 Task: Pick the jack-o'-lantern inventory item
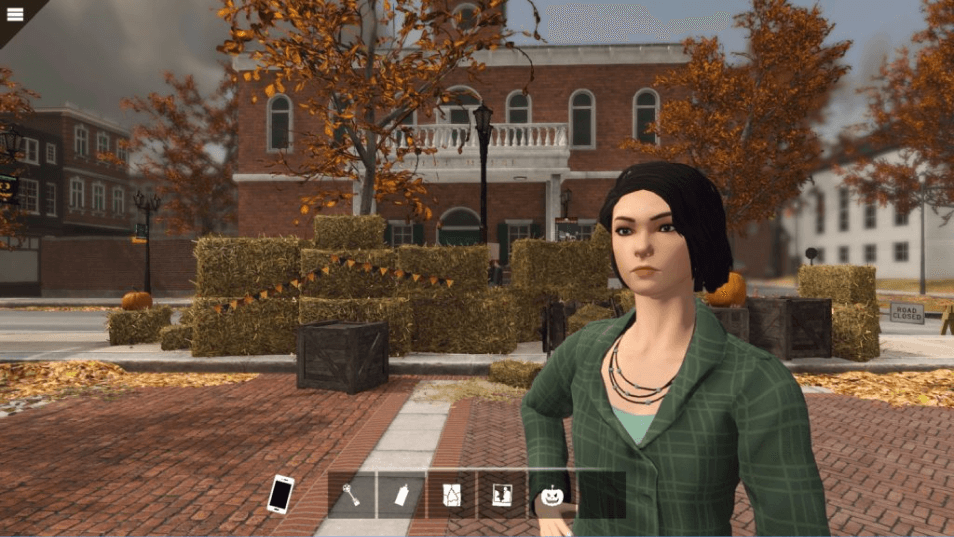coord(552,494)
